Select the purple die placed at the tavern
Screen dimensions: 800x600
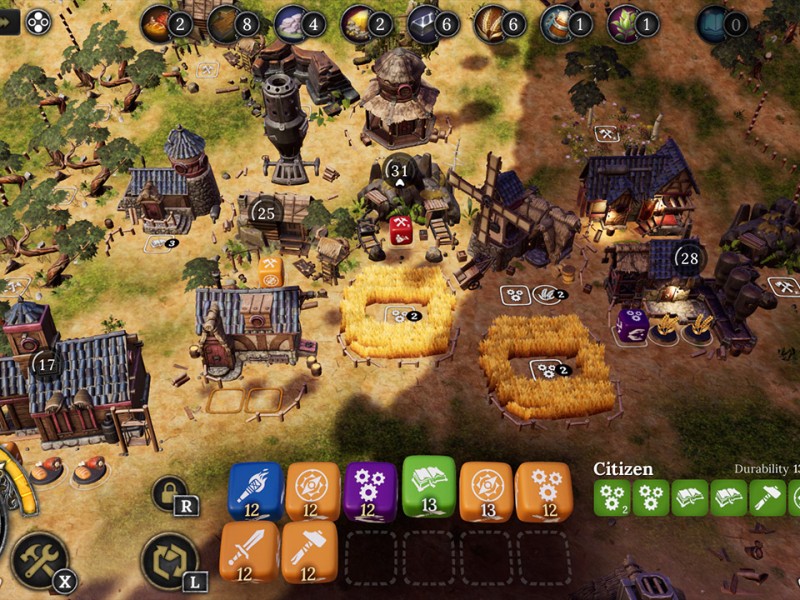coord(632,325)
